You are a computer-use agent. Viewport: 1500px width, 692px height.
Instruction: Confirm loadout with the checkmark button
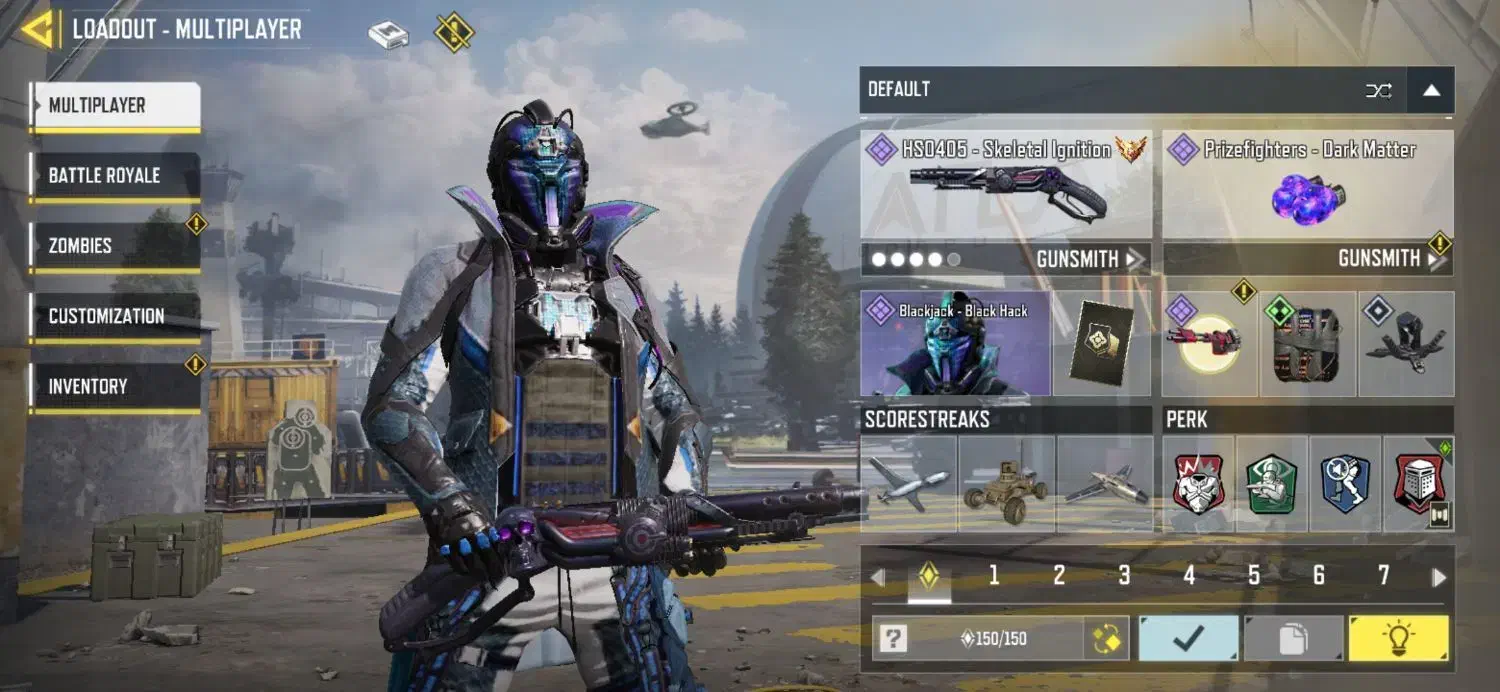(1188, 638)
